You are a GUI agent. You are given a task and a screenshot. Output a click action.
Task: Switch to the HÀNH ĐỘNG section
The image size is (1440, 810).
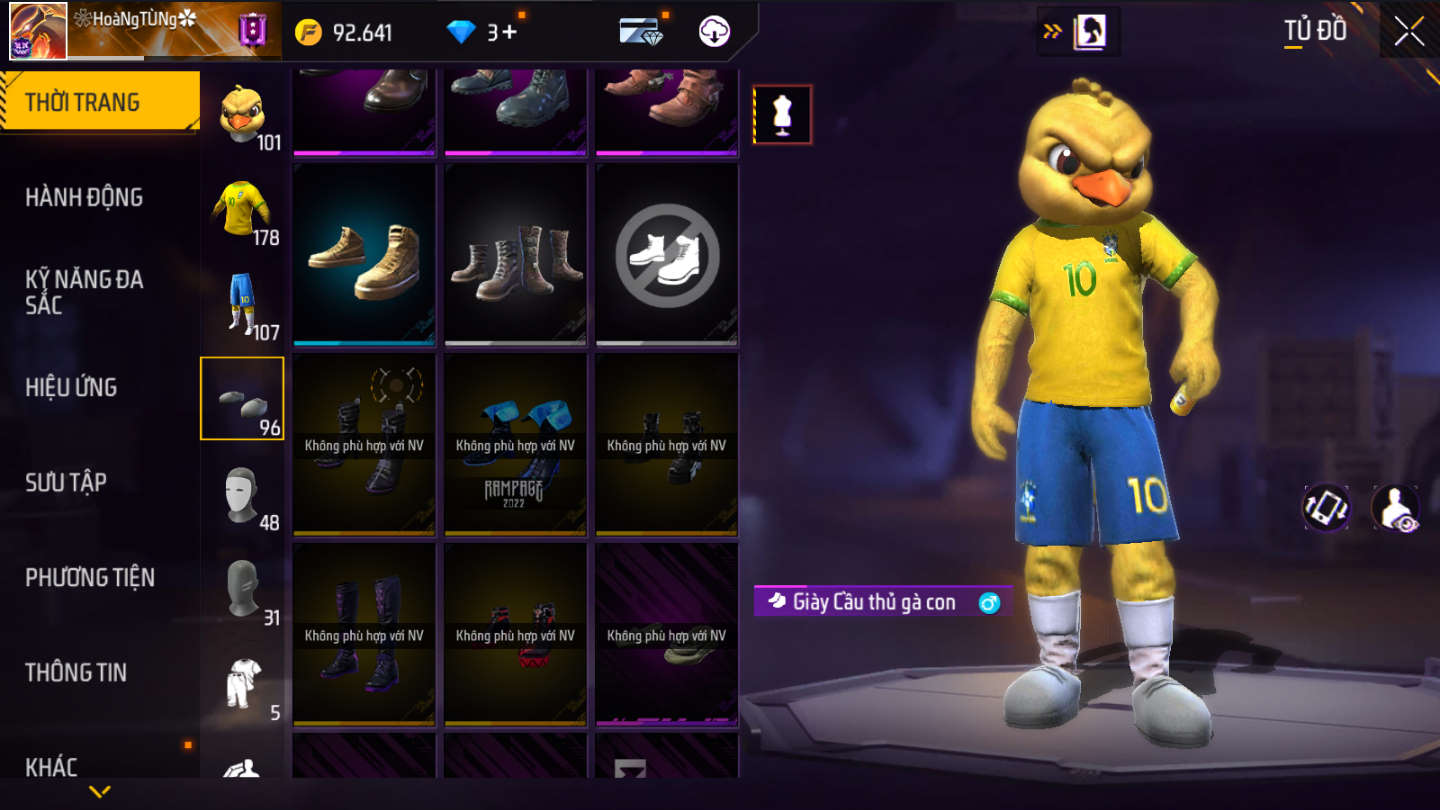point(84,197)
